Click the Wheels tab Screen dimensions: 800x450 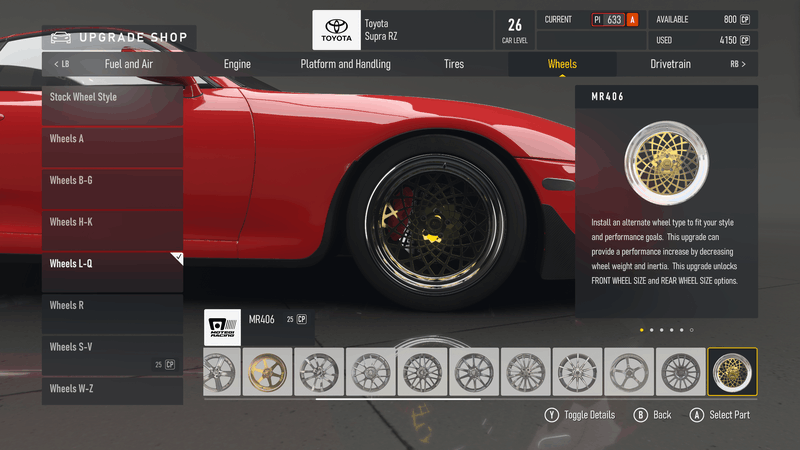pos(562,64)
